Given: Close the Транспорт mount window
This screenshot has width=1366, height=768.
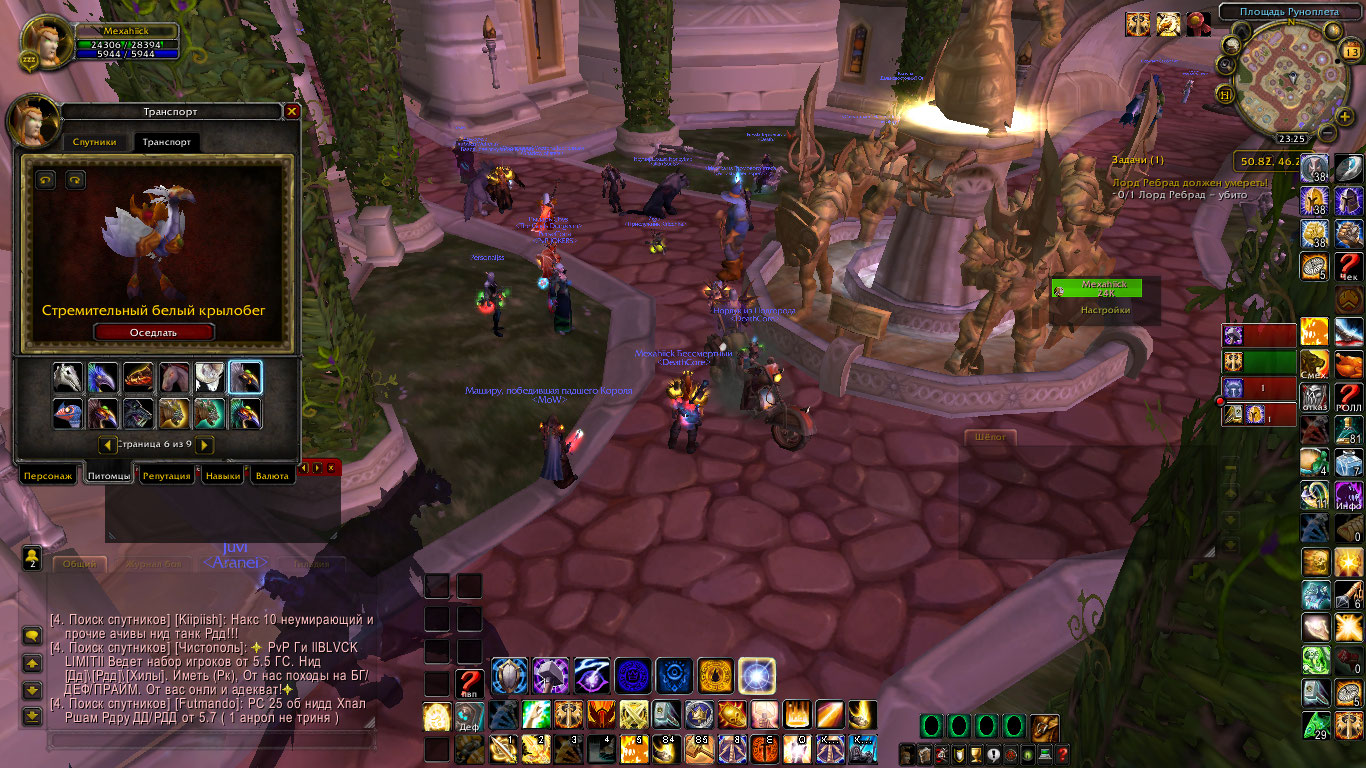Looking at the screenshot, I should 292,112.
